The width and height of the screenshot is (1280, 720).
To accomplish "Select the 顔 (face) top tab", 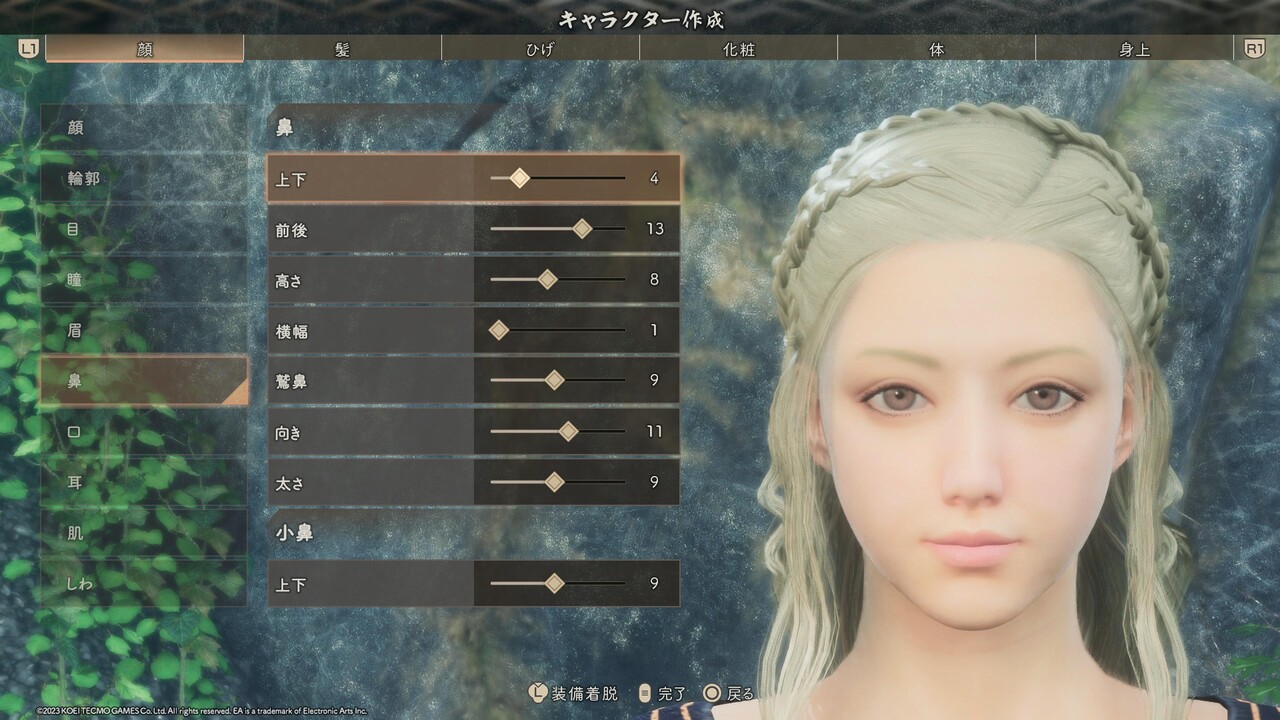I will point(144,49).
